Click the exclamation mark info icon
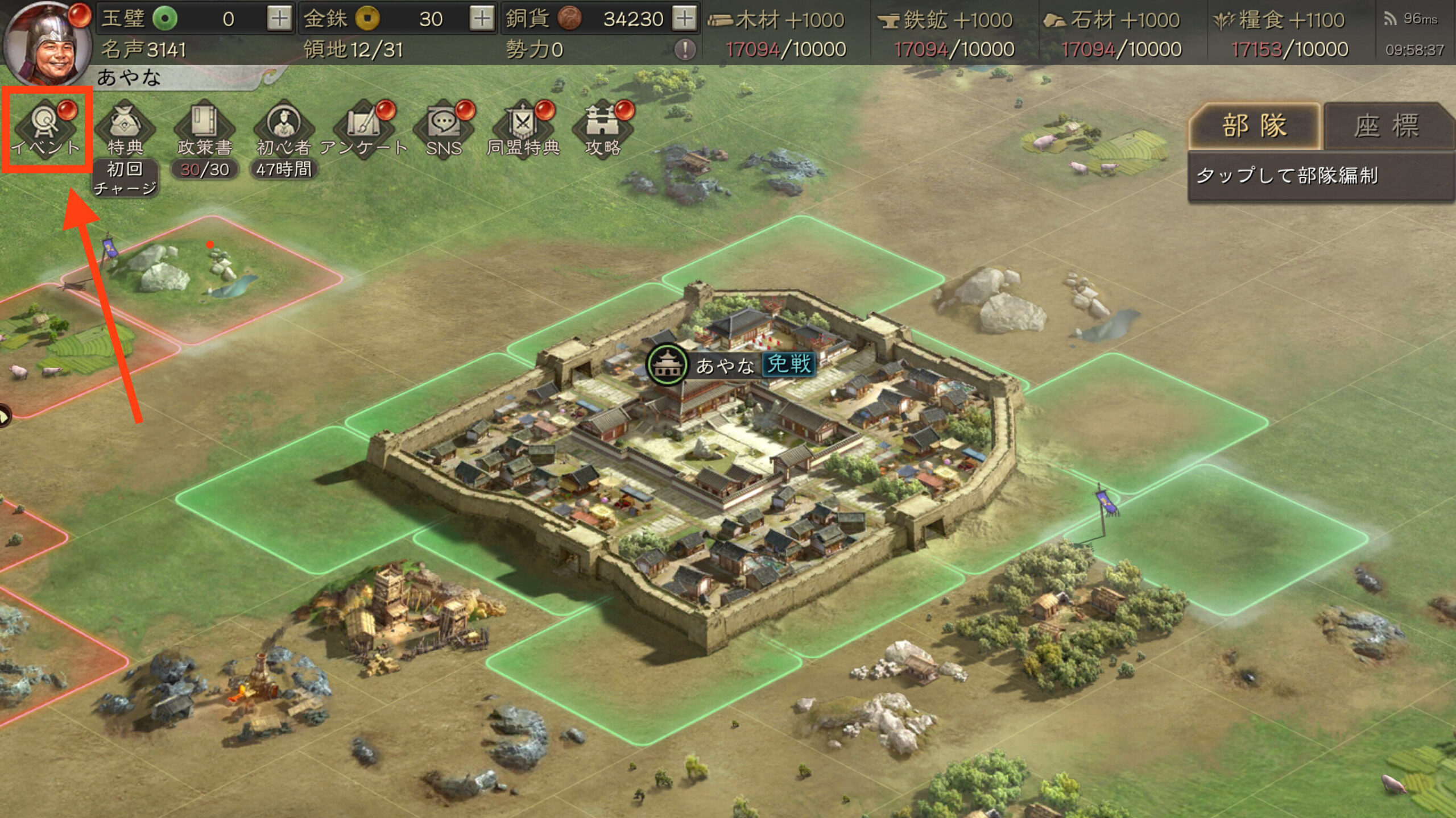1456x818 pixels. (685, 50)
